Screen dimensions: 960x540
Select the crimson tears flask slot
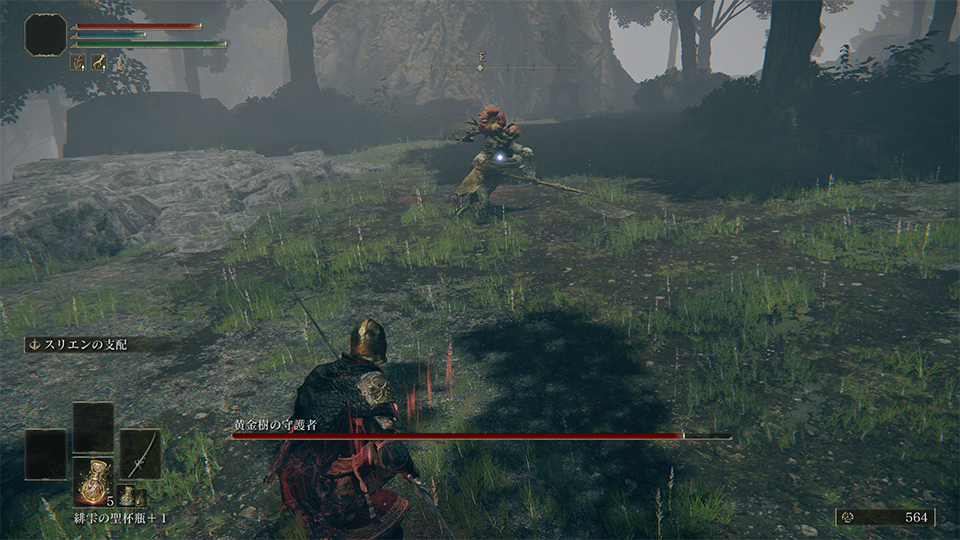[93, 481]
